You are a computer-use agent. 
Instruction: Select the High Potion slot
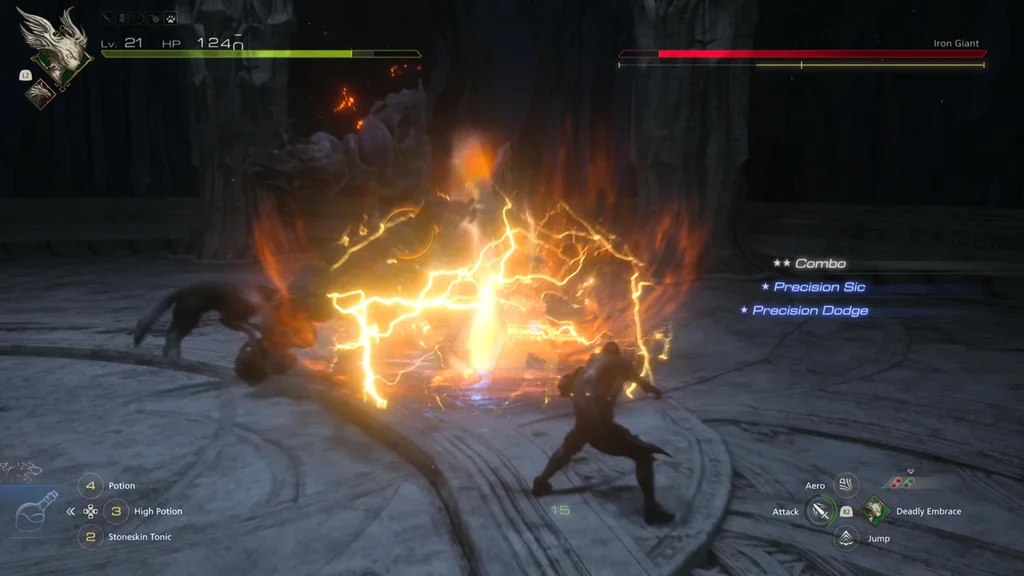pyautogui.click(x=116, y=511)
